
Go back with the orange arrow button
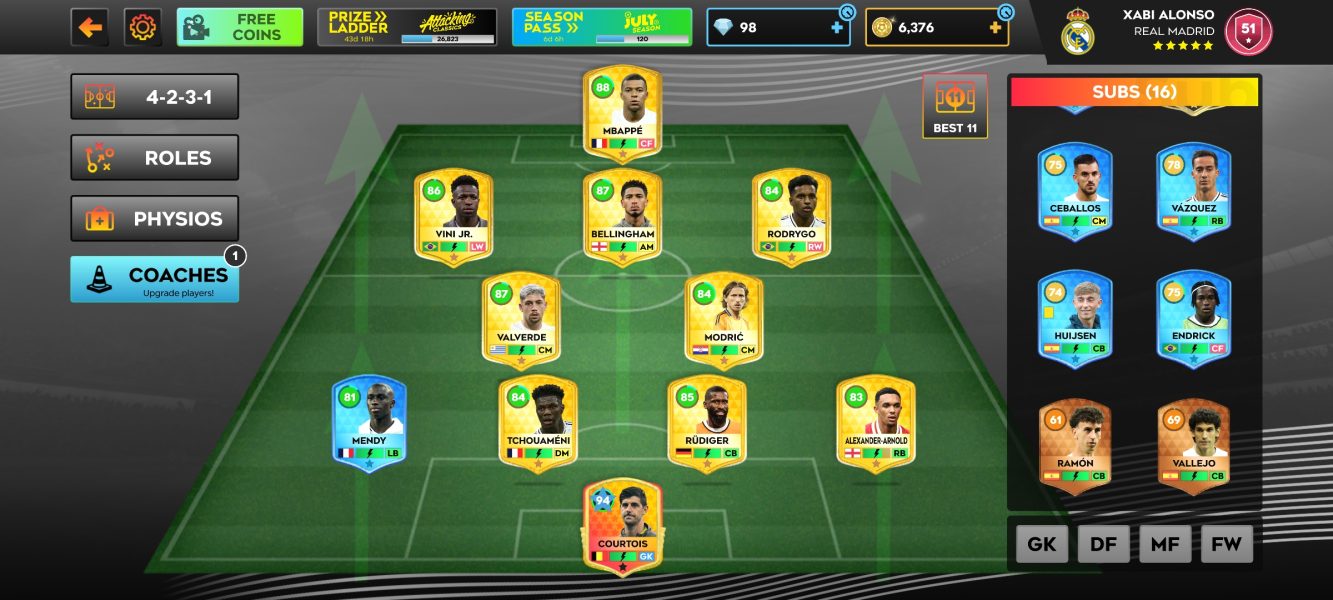[90, 27]
